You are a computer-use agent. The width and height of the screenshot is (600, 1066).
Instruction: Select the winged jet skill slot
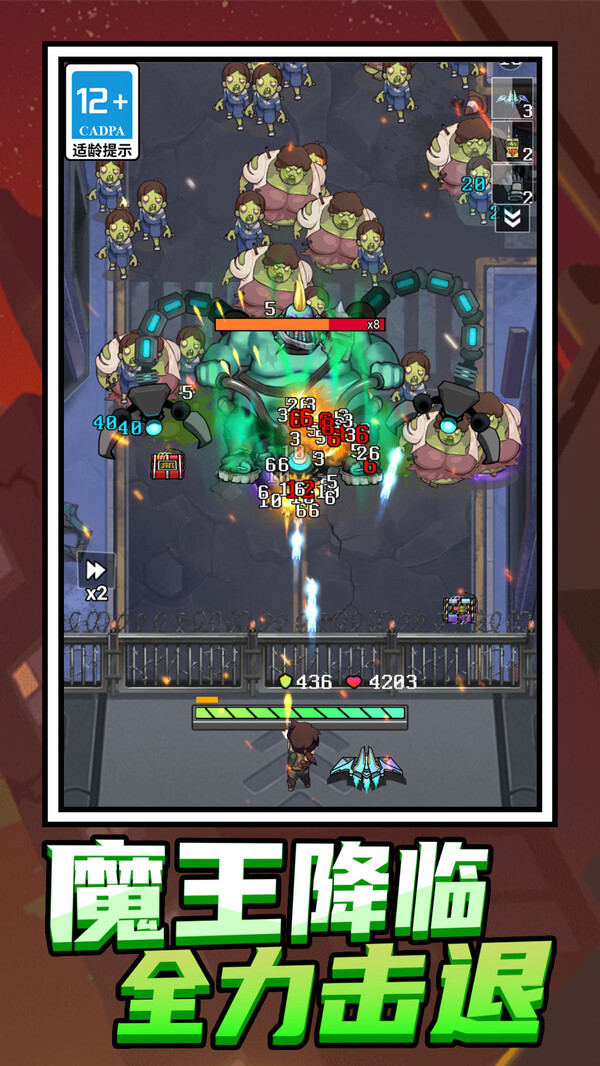pos(512,100)
